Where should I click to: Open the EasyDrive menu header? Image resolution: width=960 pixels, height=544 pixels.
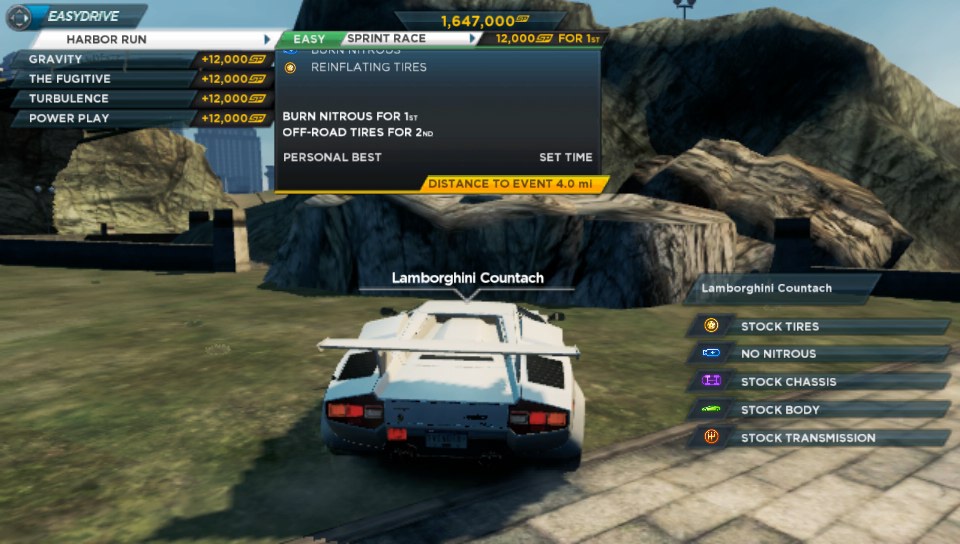76,16
